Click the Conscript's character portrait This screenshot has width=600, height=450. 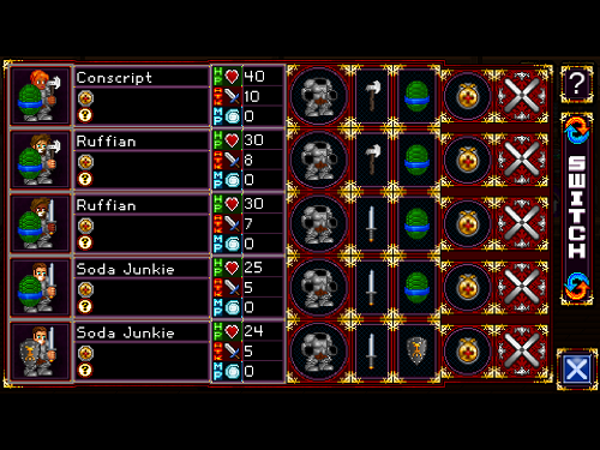point(41,96)
